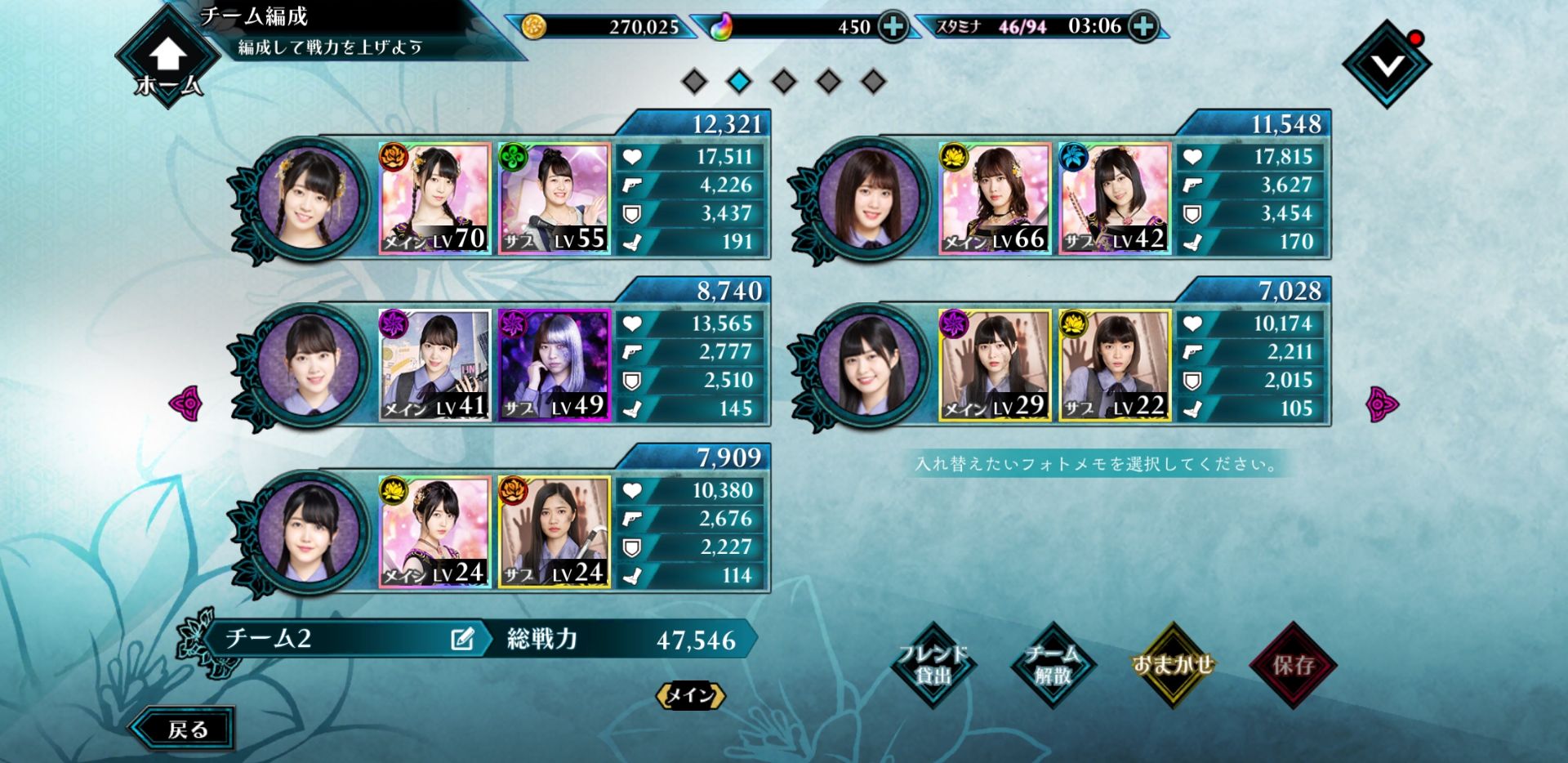Disband team with チーム解散 button
The height and width of the screenshot is (763, 1568).
[1053, 665]
